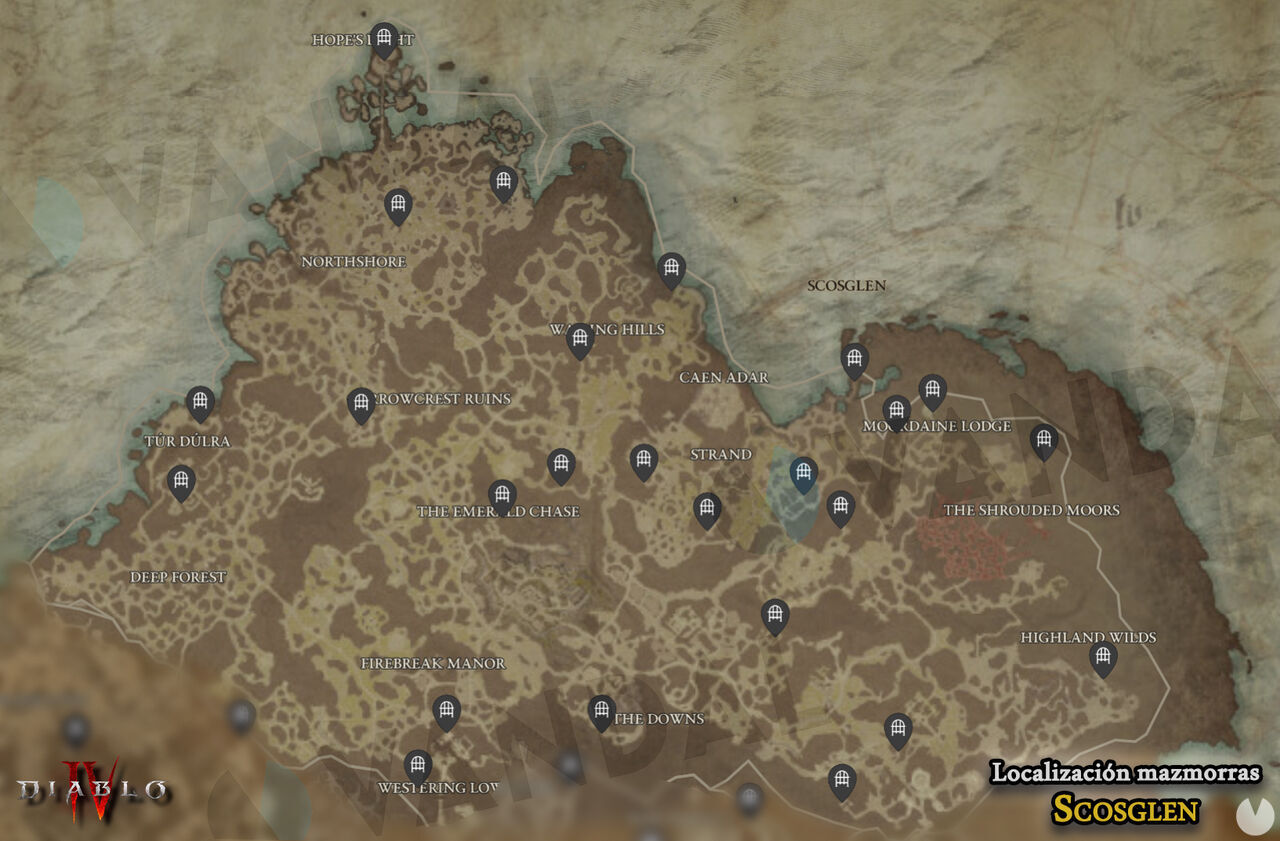The image size is (1280, 841).
Task: Click the dungeon pin beside The Downs
Action: click(600, 710)
